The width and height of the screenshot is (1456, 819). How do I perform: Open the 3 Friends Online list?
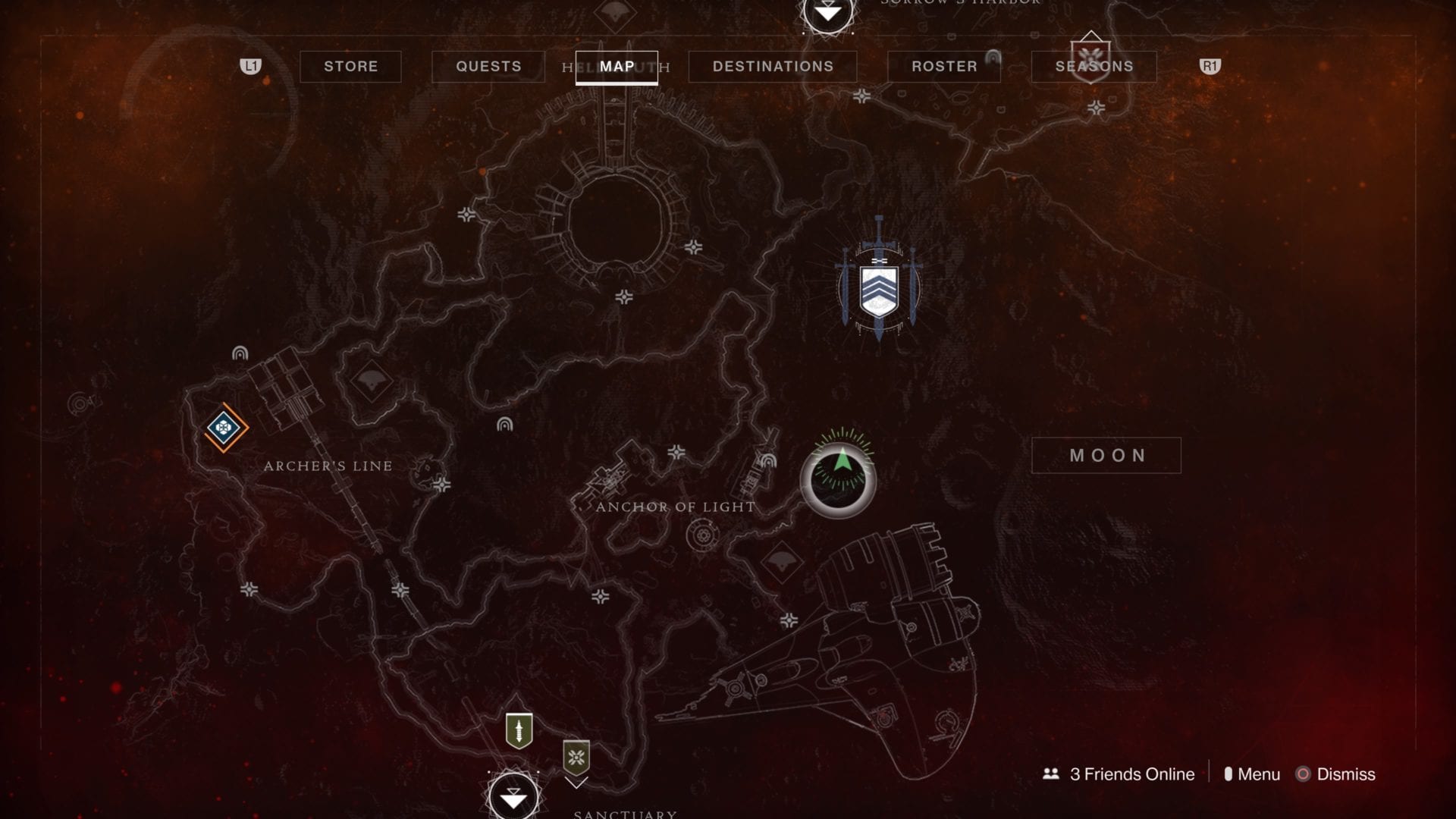click(1120, 774)
